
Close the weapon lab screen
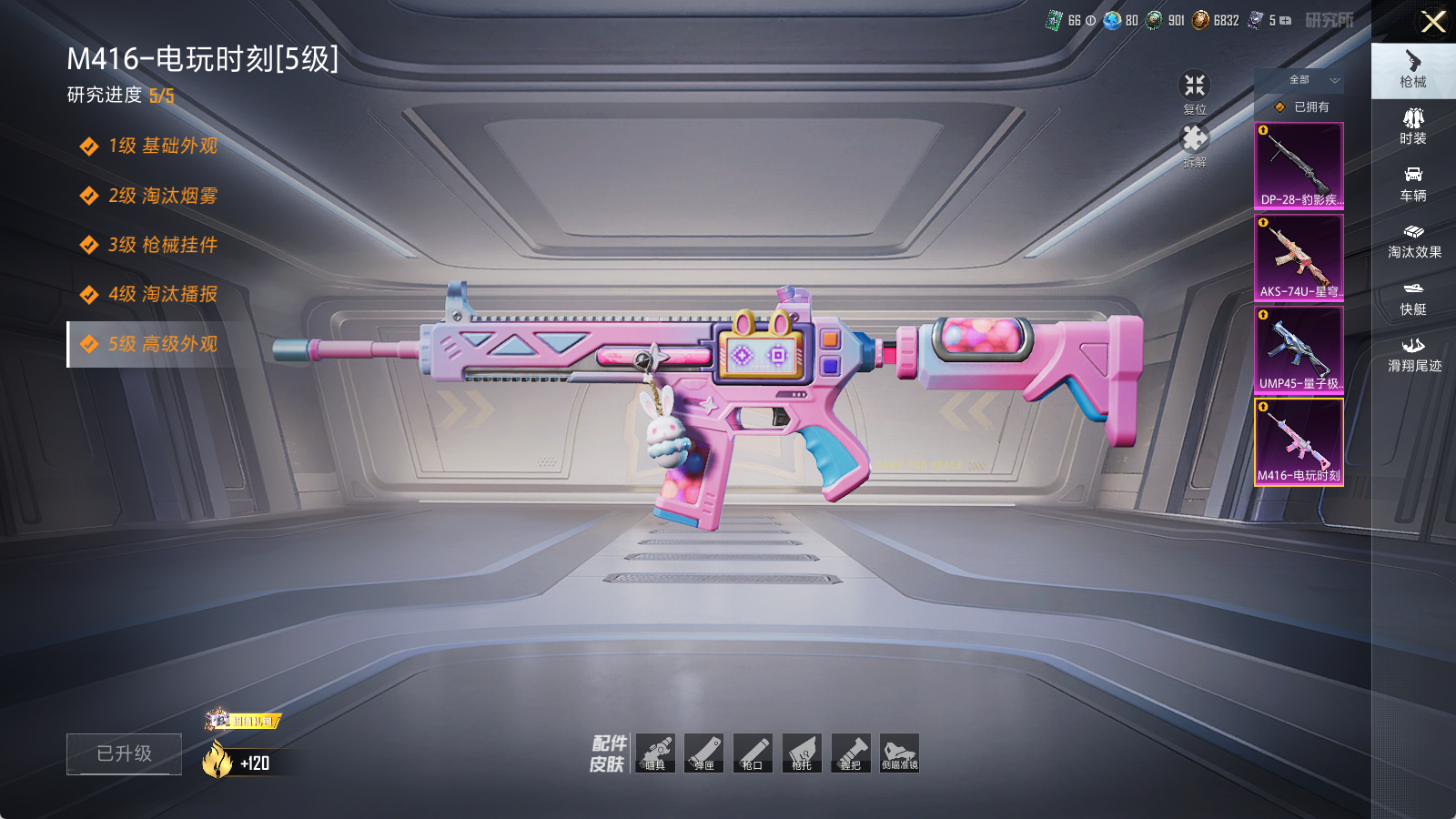[1433, 22]
